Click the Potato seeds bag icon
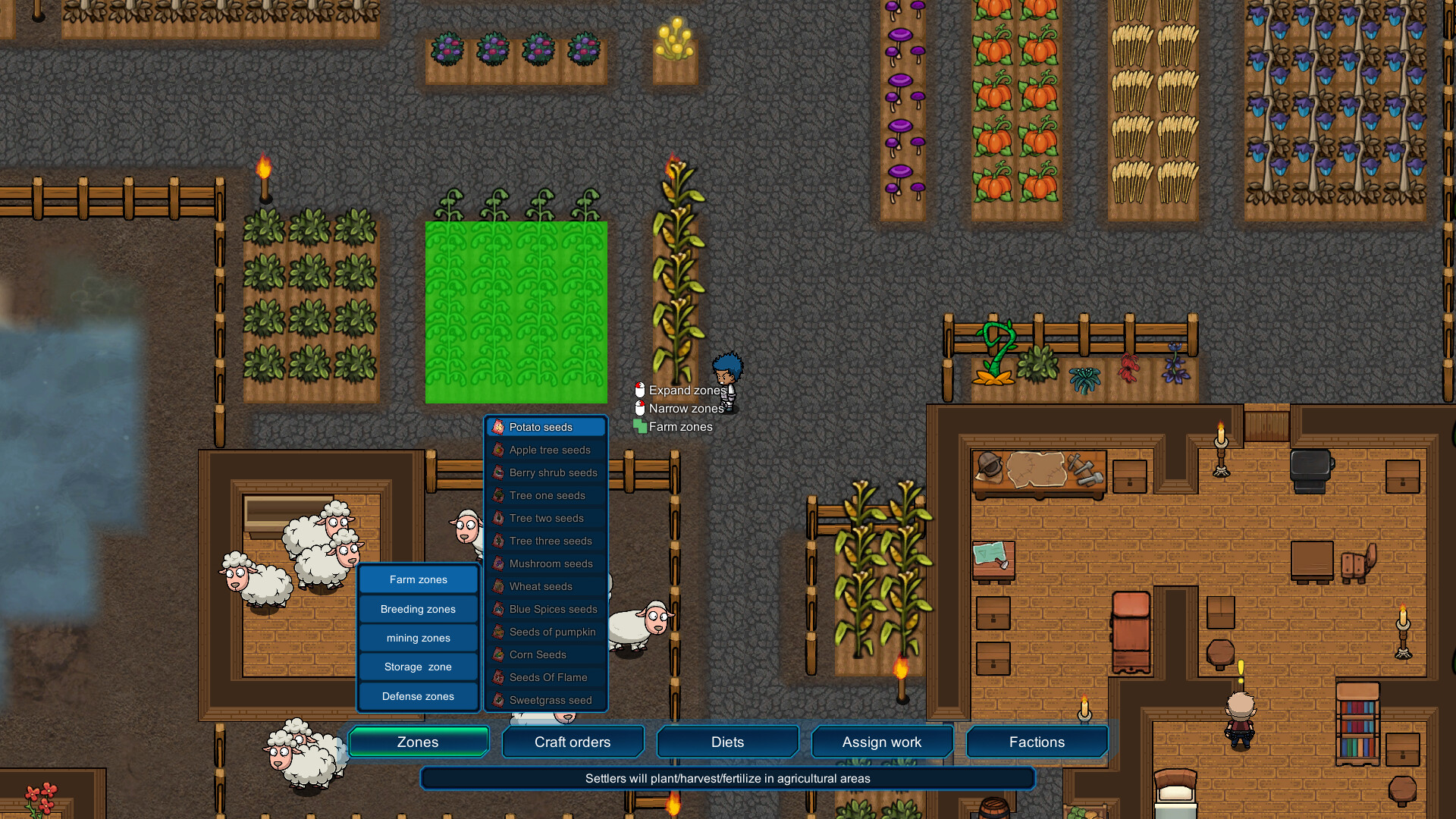The height and width of the screenshot is (819, 1456). tap(498, 427)
